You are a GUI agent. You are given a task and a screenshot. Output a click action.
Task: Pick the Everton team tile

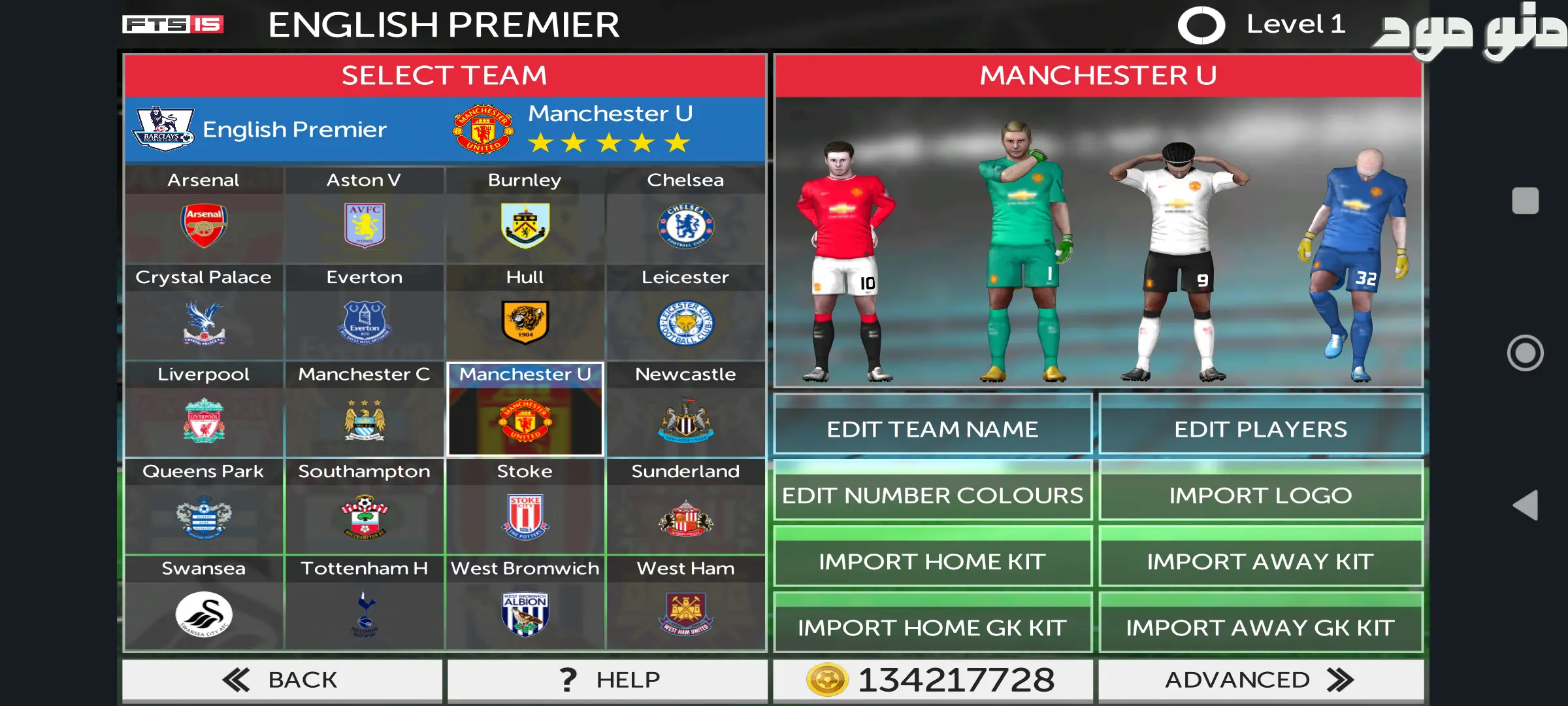[364, 312]
